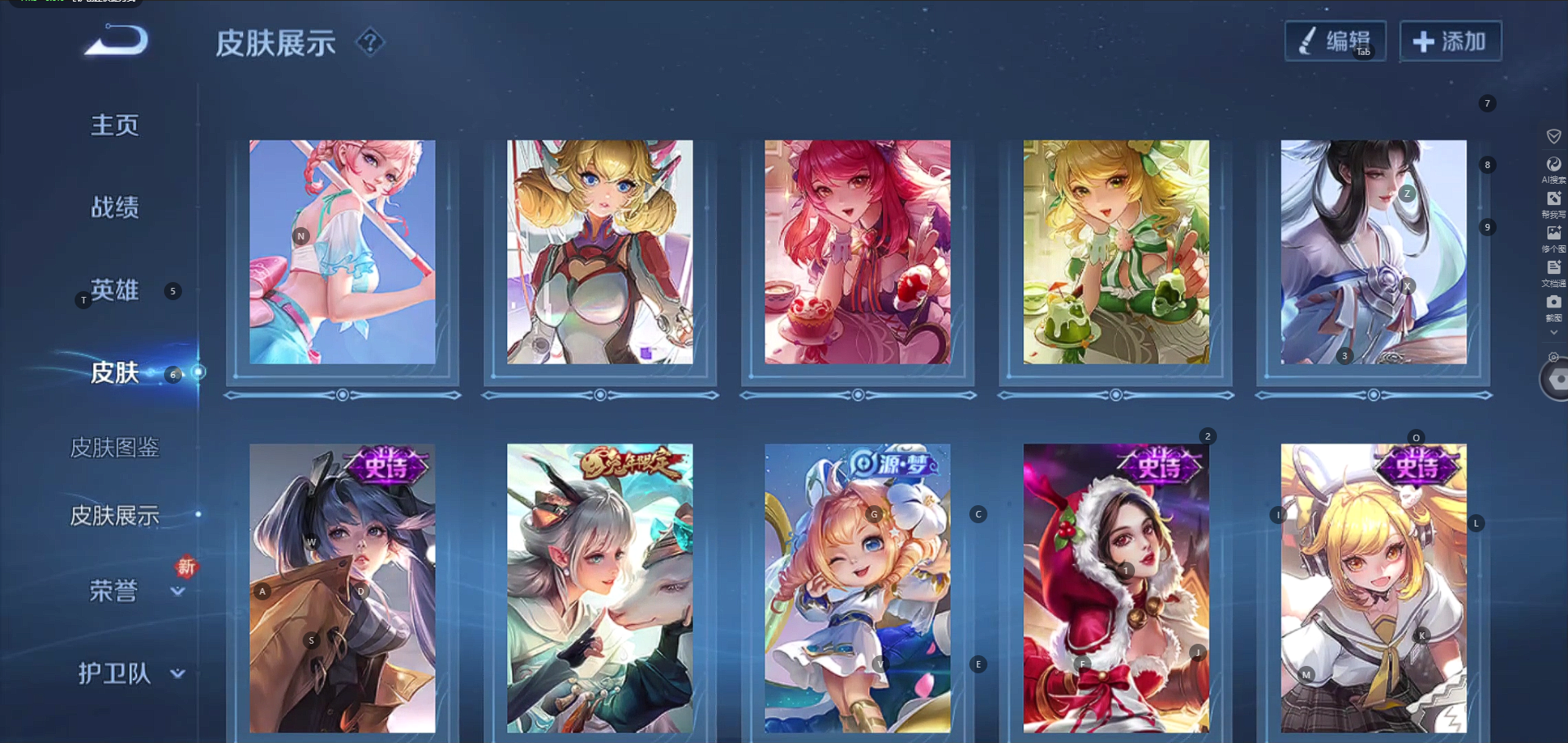Select the pink-haired swimsuit skin card

click(x=342, y=252)
